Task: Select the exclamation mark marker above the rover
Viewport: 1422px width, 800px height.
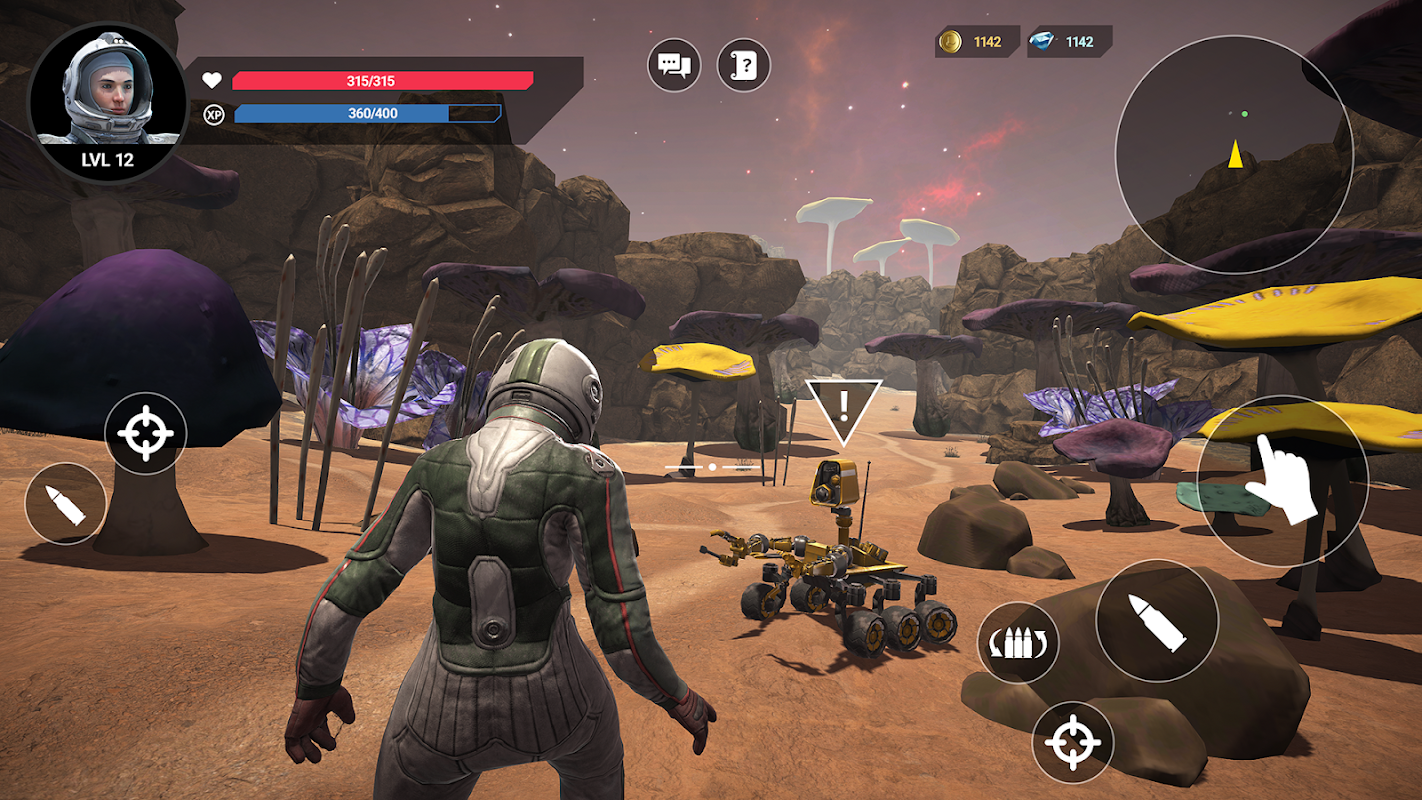Action: pyautogui.click(x=843, y=407)
